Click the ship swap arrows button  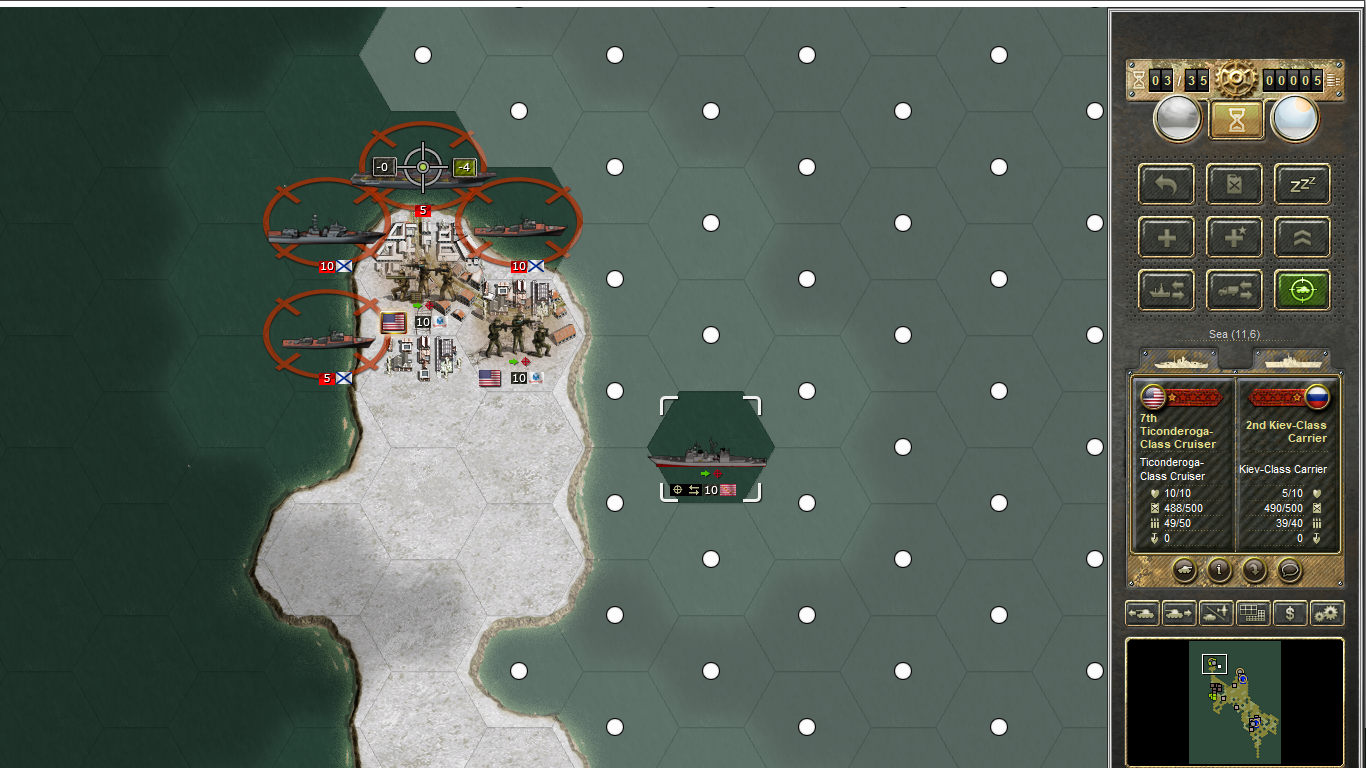1166,291
